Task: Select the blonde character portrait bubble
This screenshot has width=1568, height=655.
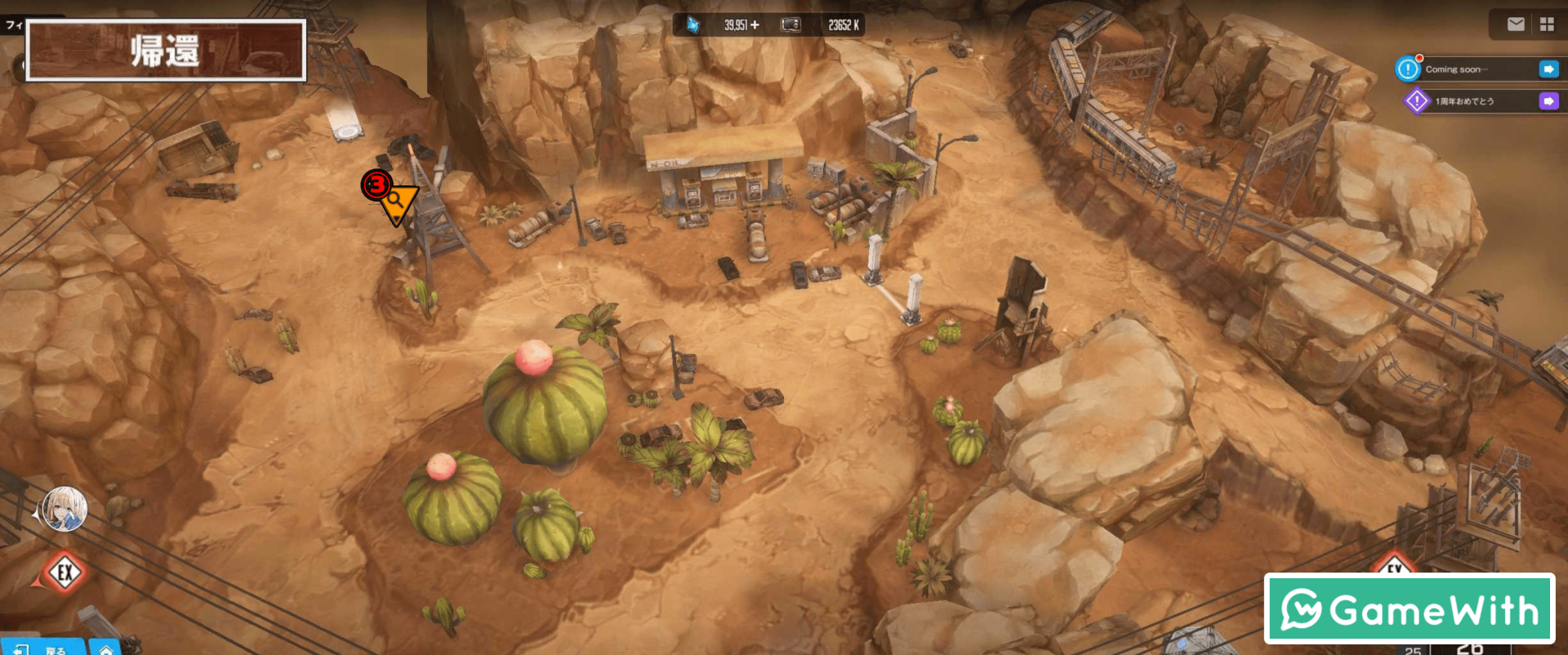Action: 65,509
